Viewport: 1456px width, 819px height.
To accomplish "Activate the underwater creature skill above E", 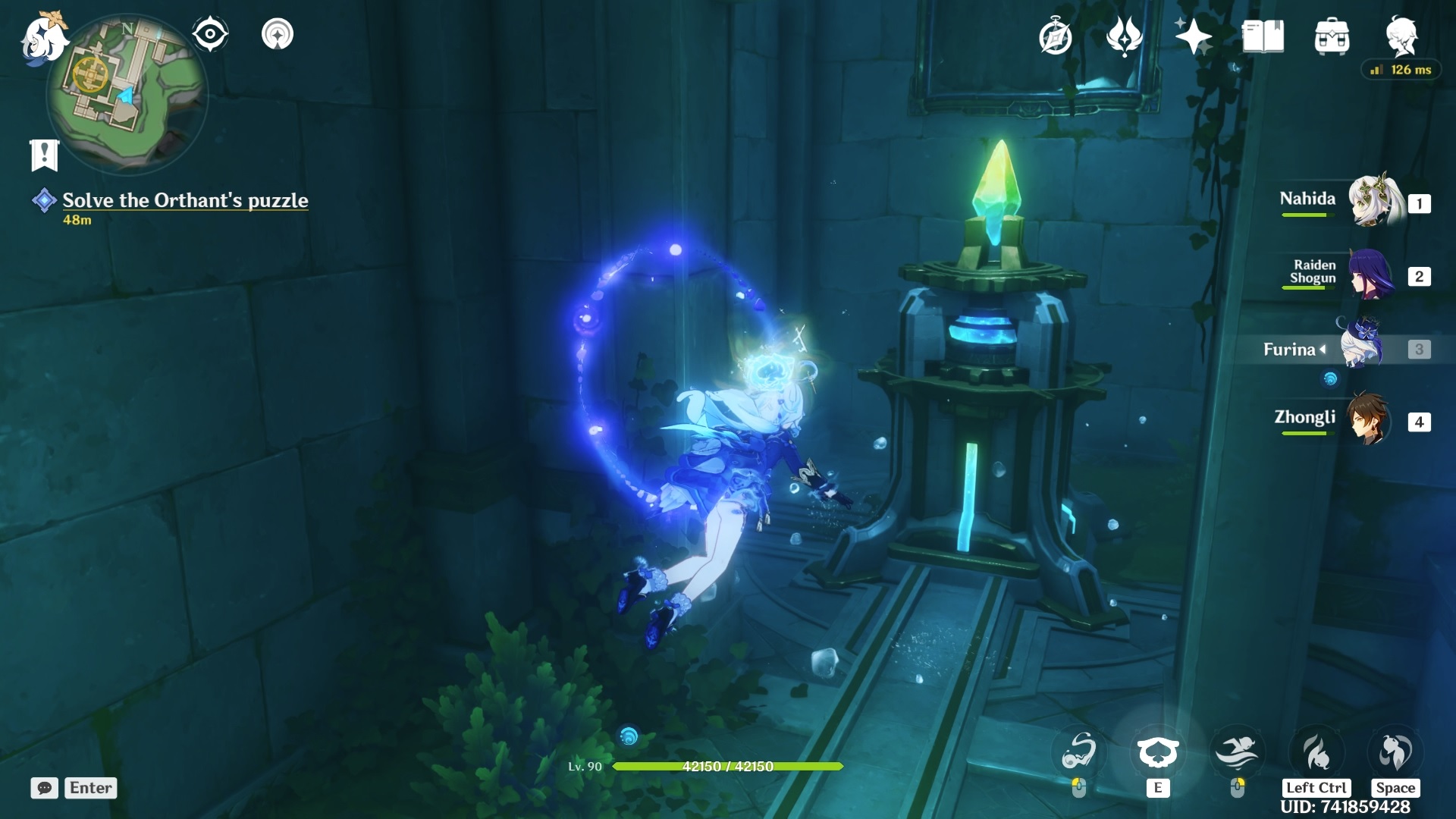I will click(x=1157, y=752).
